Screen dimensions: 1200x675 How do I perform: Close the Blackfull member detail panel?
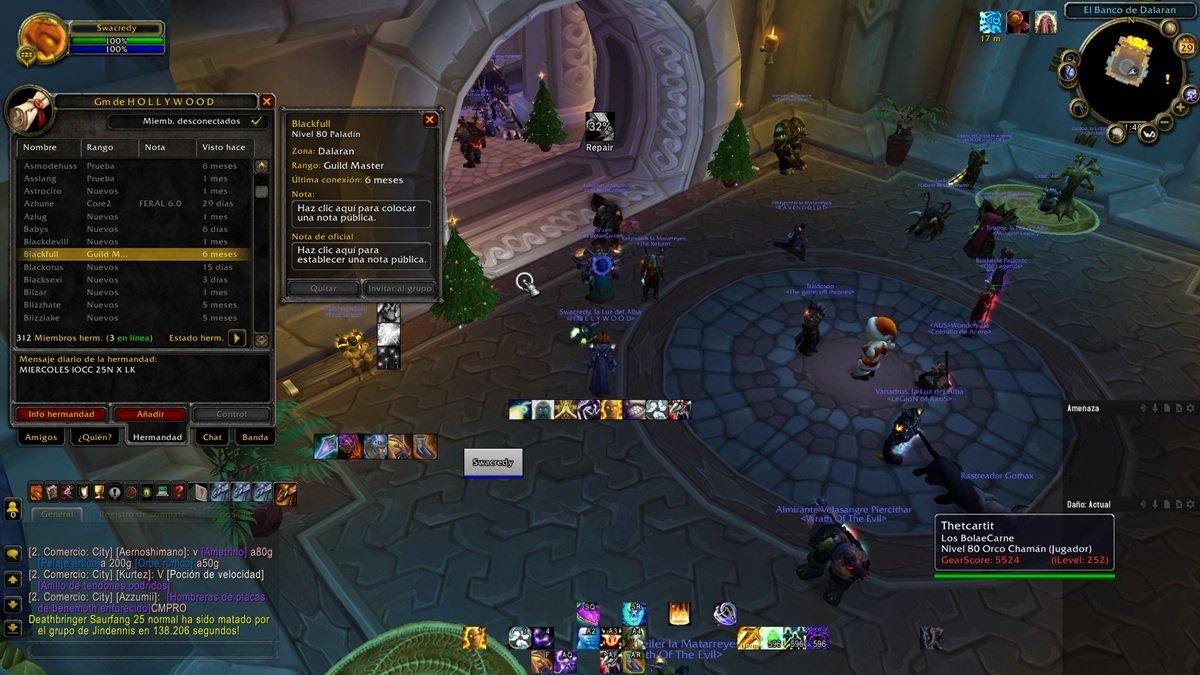pyautogui.click(x=430, y=120)
